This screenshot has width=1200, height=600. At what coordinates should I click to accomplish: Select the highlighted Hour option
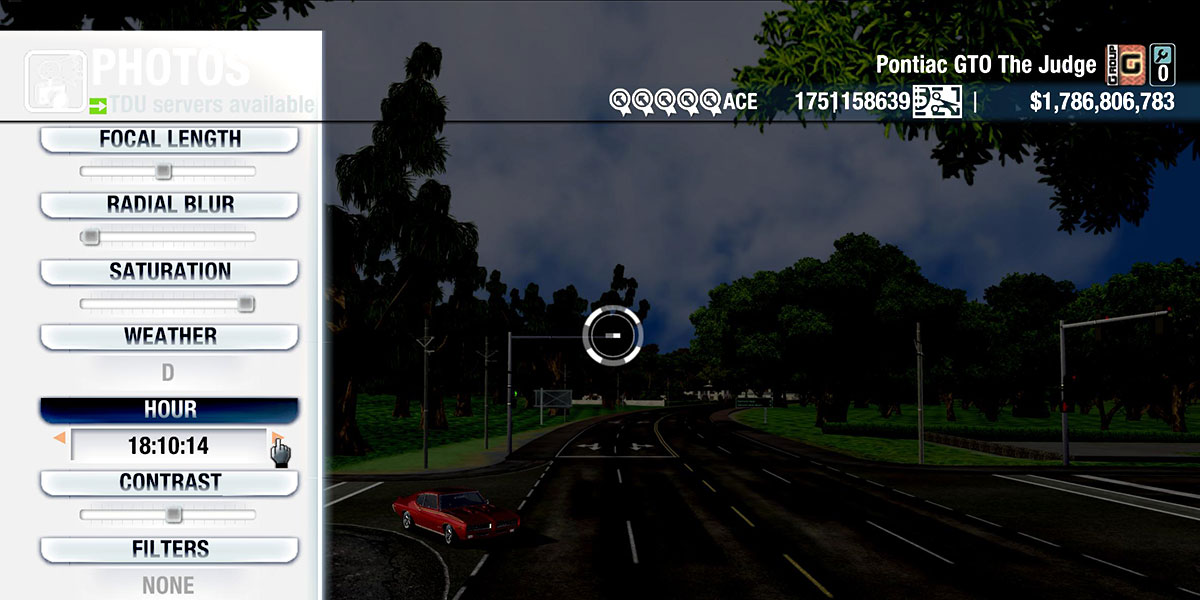click(169, 410)
